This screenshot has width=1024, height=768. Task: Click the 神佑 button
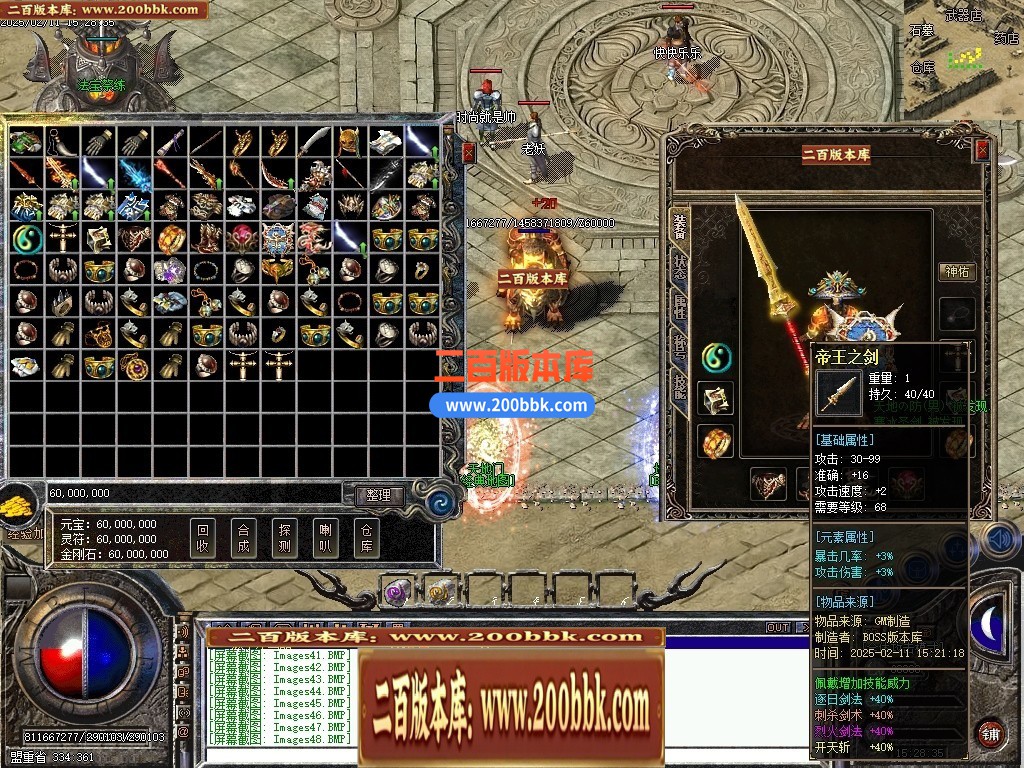[x=957, y=271]
